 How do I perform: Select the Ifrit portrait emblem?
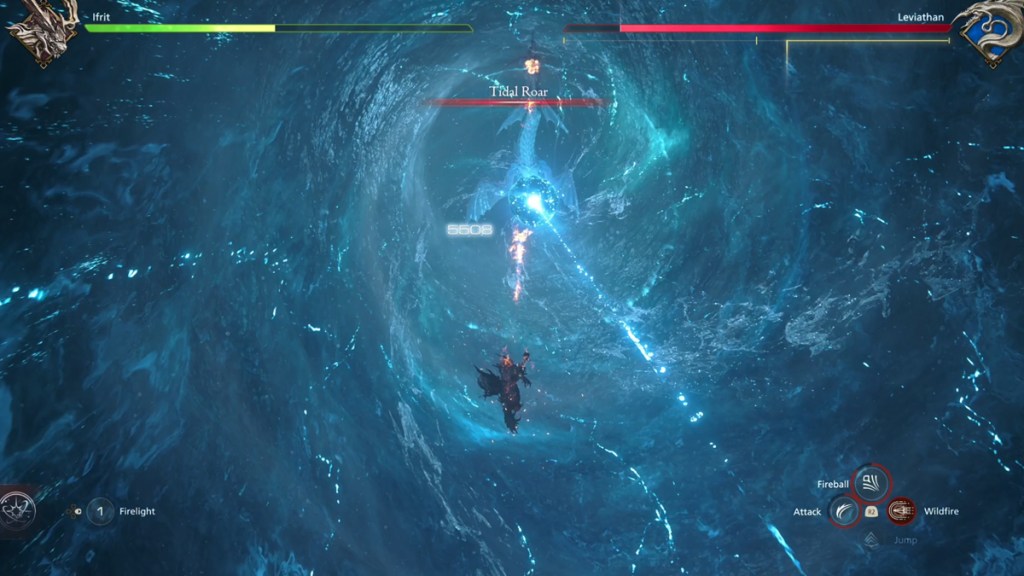point(40,32)
